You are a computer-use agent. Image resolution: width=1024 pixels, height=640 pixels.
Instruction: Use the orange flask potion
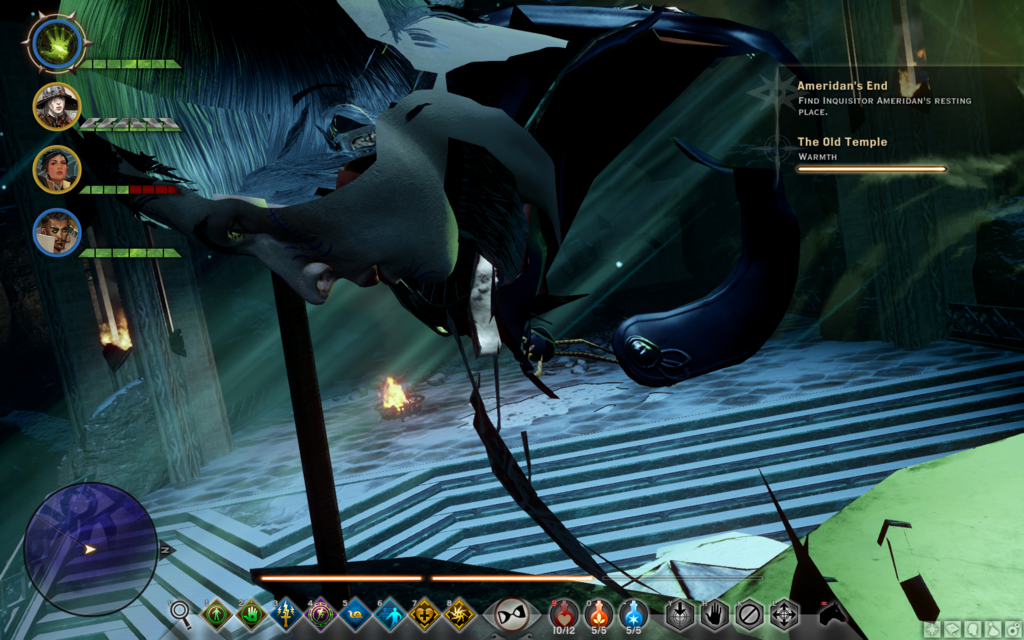pos(598,613)
